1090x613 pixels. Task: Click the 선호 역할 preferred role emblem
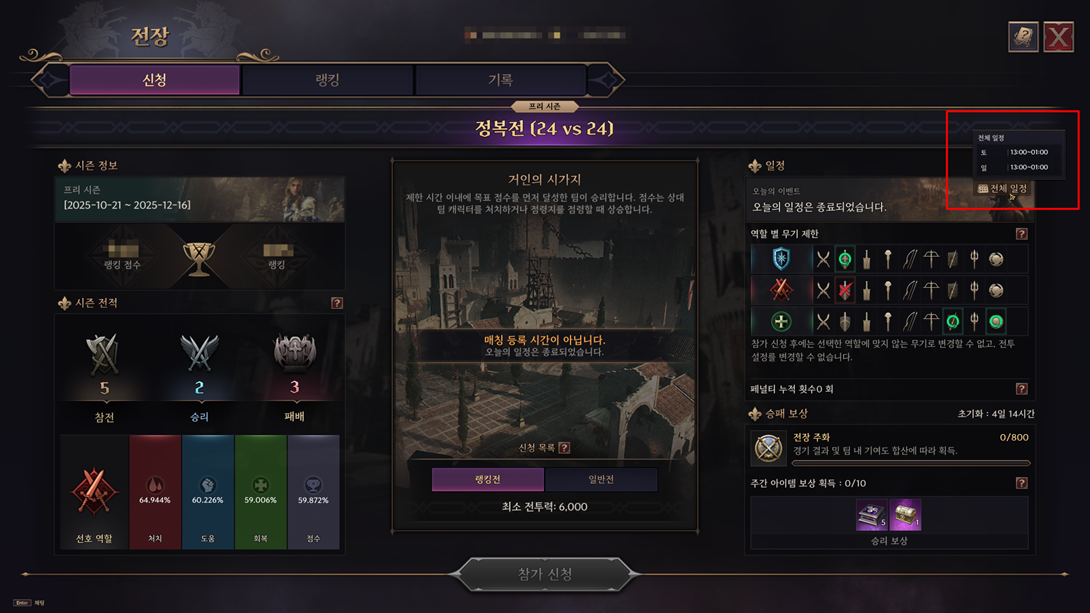(x=93, y=492)
